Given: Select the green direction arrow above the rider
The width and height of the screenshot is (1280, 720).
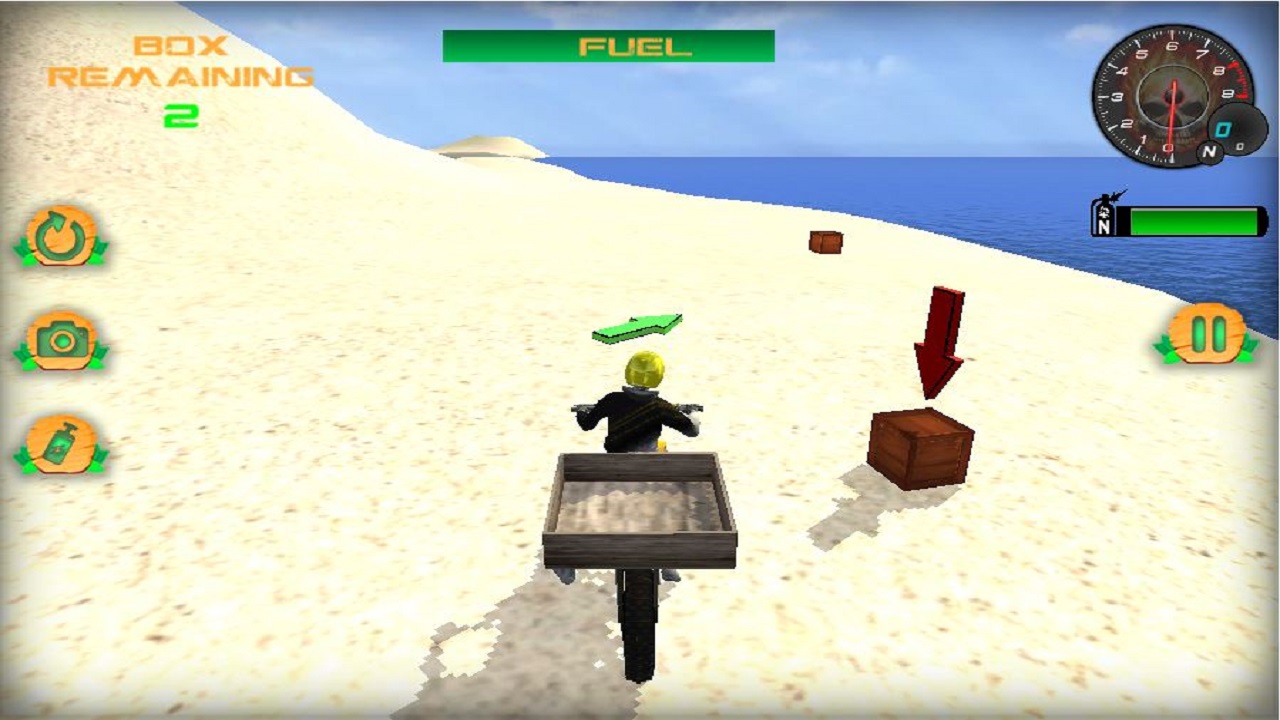Looking at the screenshot, I should click(637, 324).
